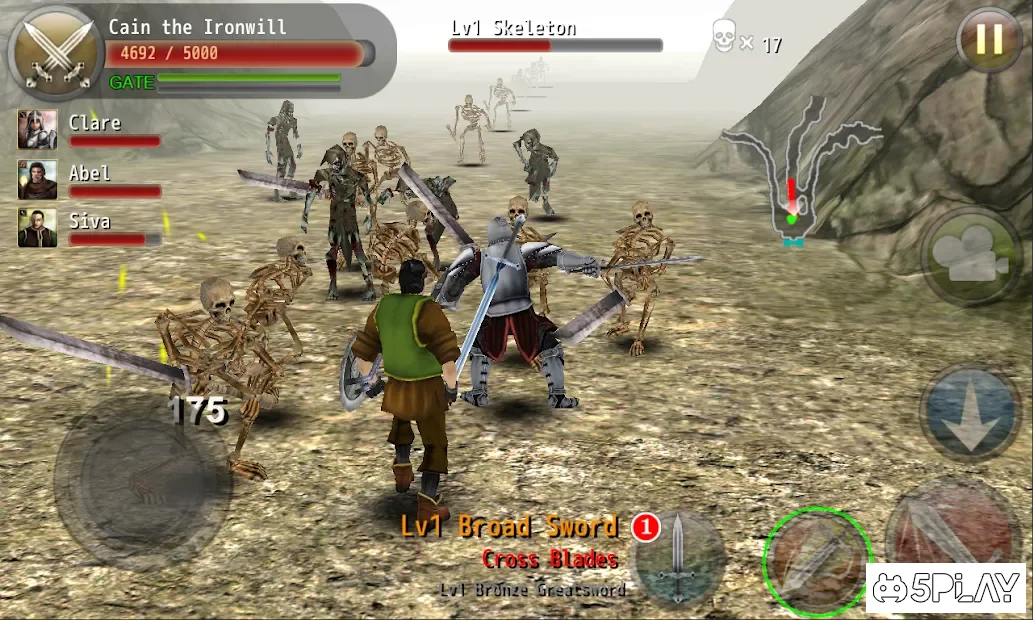
Task: Select party member Clare's portrait
Action: point(37,130)
